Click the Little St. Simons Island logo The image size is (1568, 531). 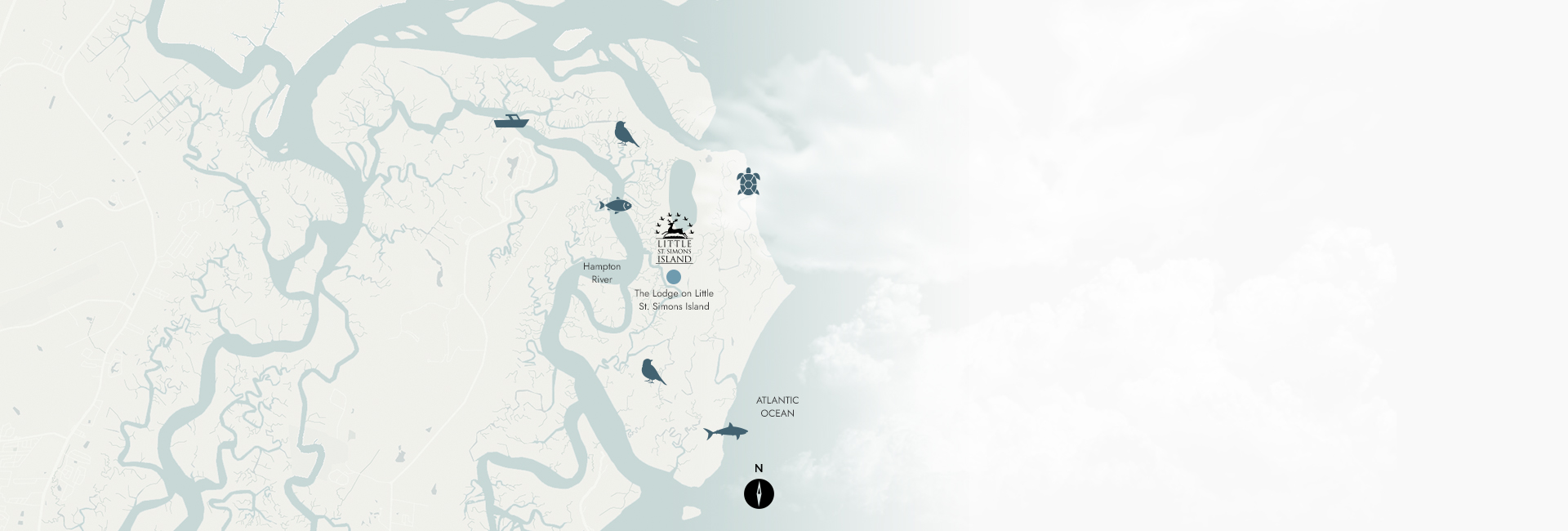tap(675, 239)
